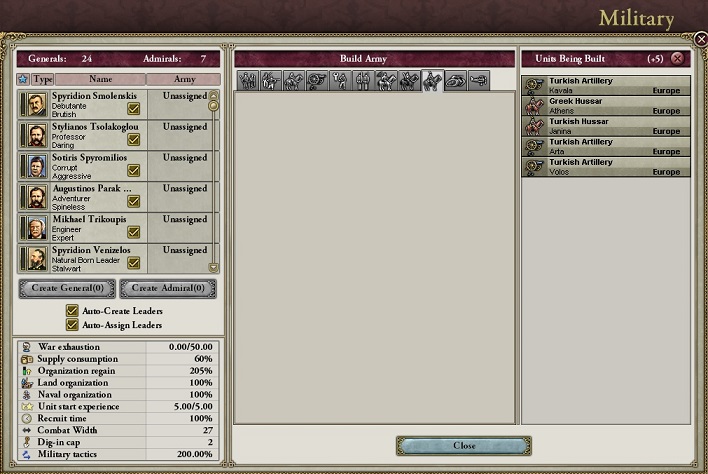
Task: Select Turkish Hussar being built in Janina
Action: coord(605,126)
